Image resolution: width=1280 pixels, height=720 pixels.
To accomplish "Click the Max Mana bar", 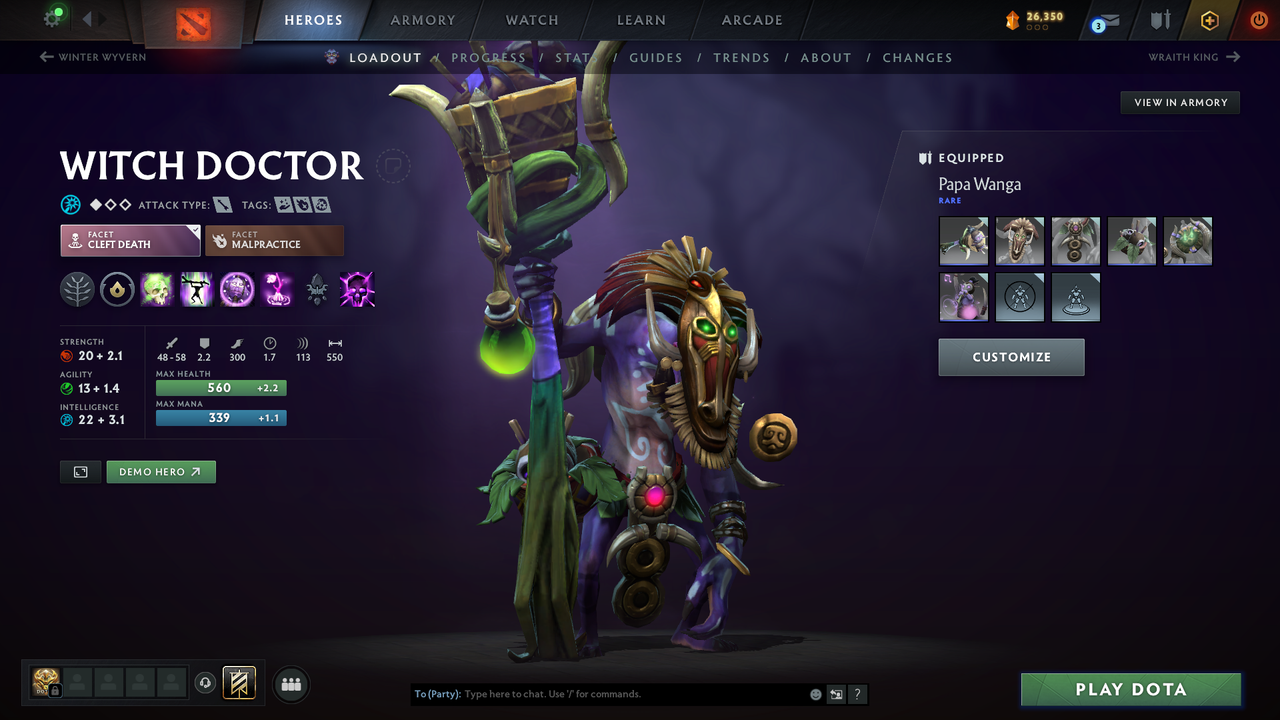I will coord(221,418).
